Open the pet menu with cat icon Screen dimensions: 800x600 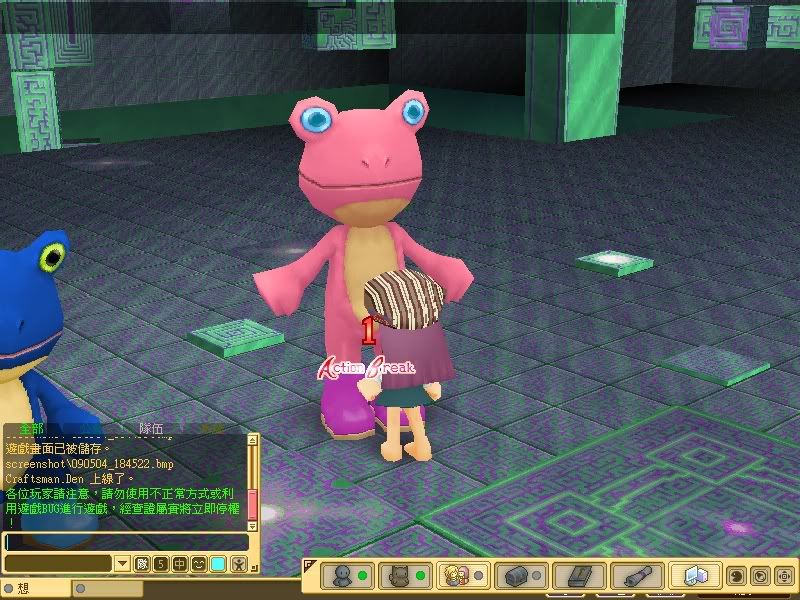[x=400, y=576]
